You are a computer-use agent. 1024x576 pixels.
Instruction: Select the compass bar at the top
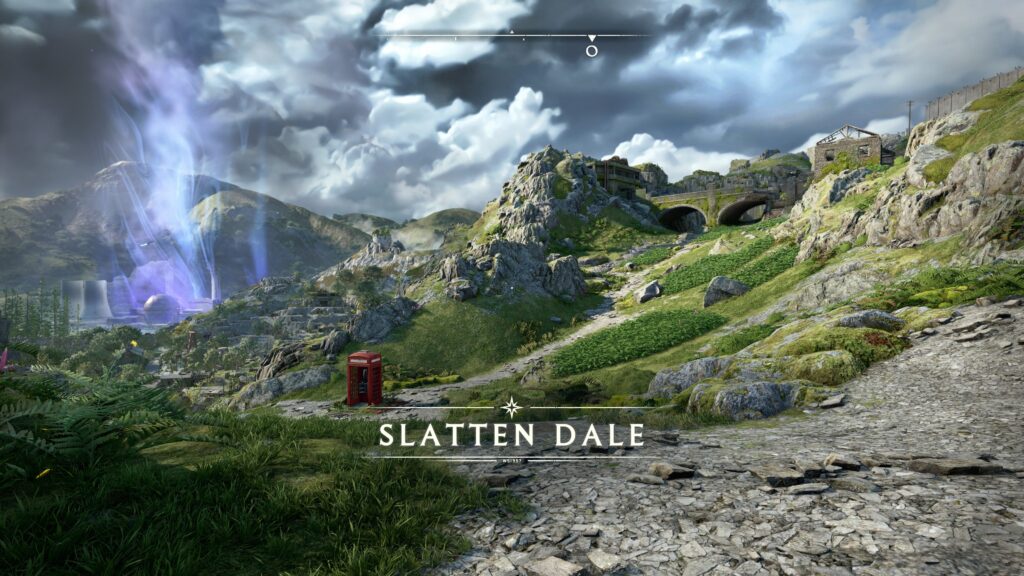512,36
